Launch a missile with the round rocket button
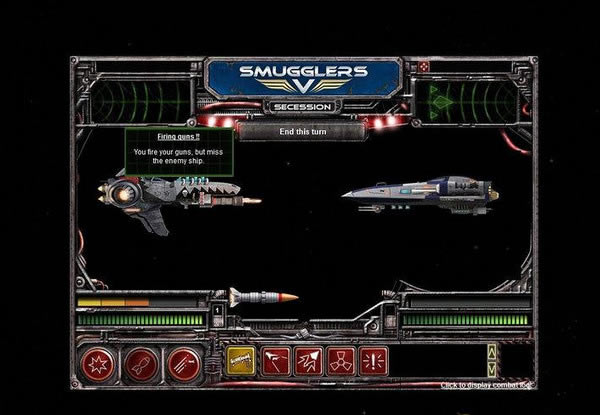This screenshot has height=415, width=600. coord(141,362)
